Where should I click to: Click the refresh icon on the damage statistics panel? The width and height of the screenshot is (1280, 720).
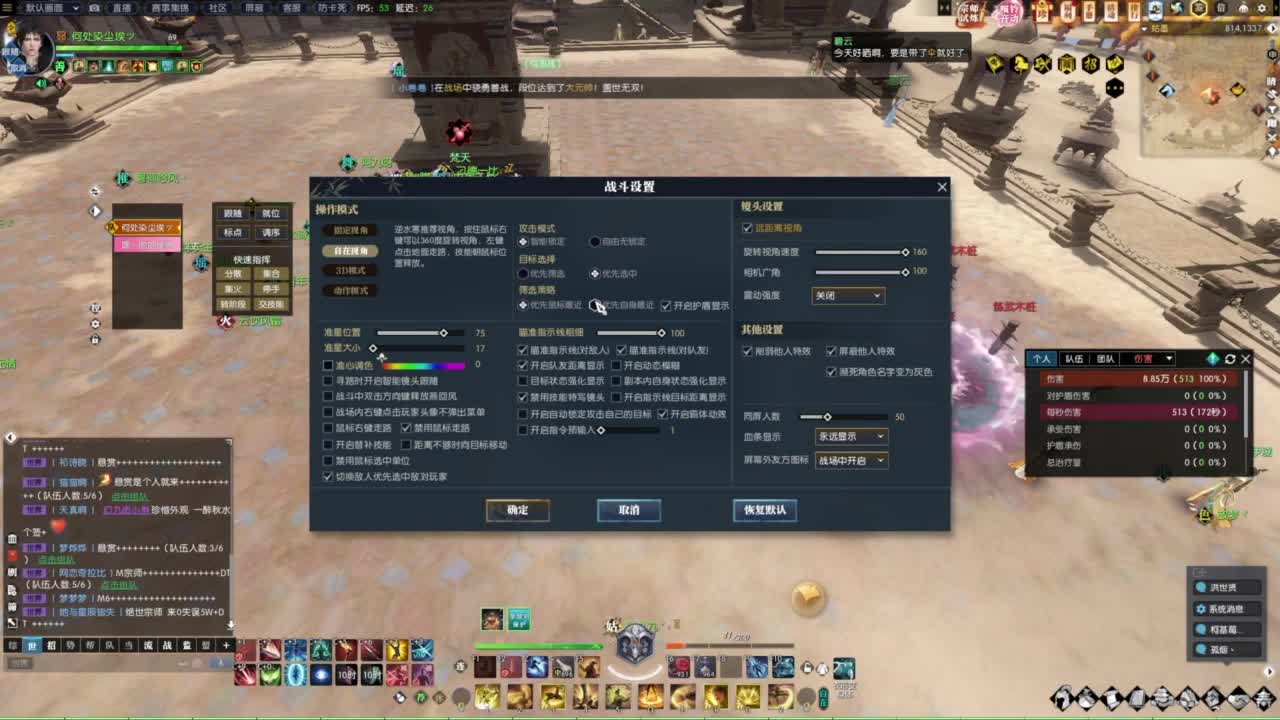(1229, 360)
